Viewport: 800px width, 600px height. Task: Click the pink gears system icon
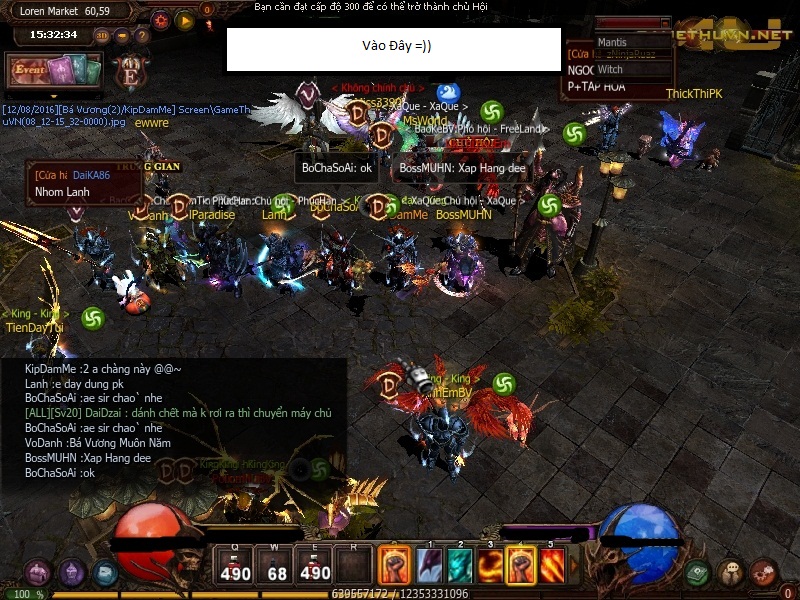(x=764, y=573)
